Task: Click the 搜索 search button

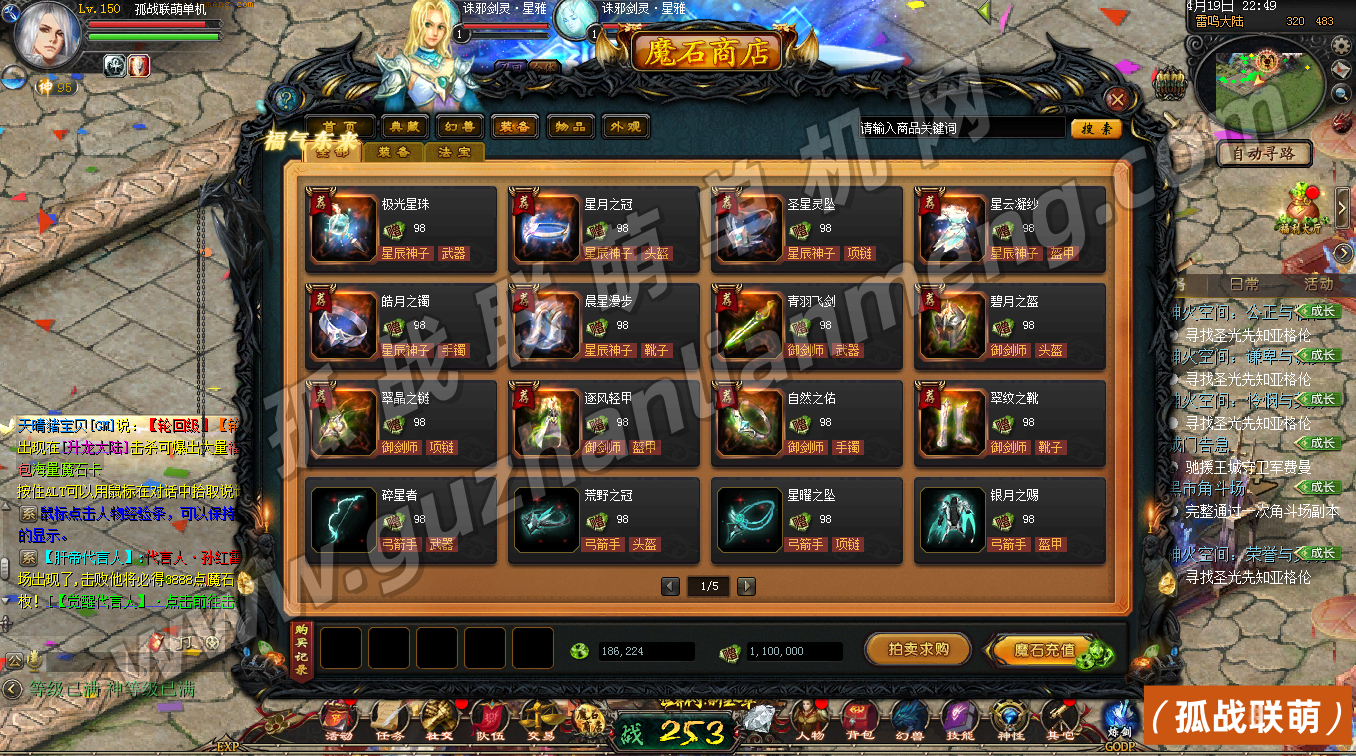Action: coord(1095,128)
